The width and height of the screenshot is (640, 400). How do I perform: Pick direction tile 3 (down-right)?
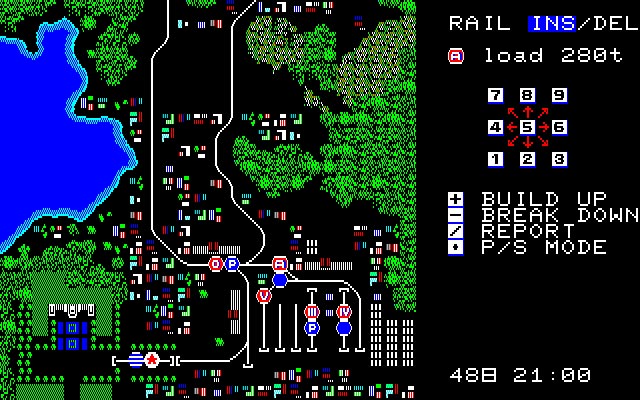pyautogui.click(x=559, y=159)
